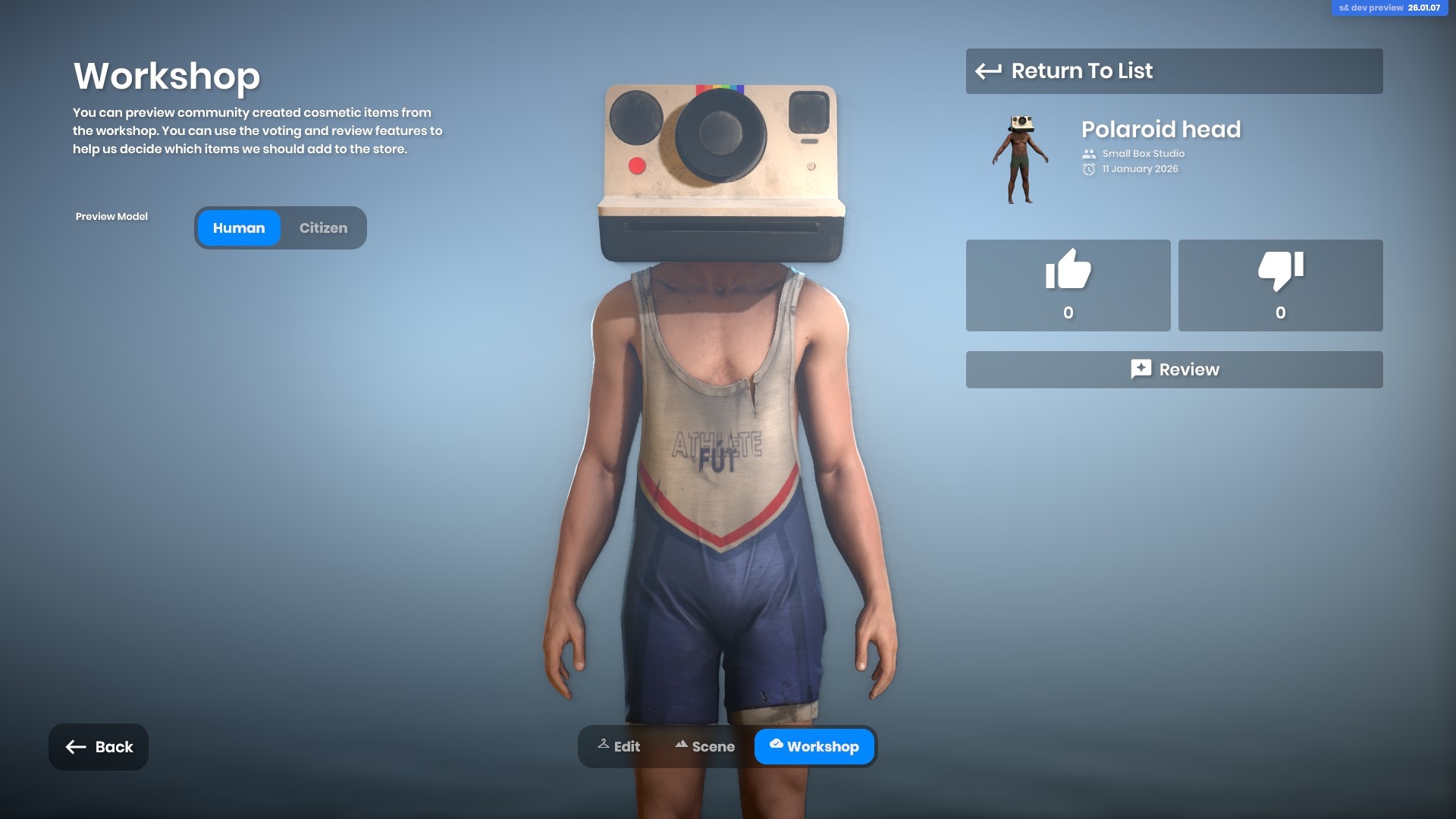Vote thumbs down on this item
Viewport: 1456px width, 819px height.
tap(1280, 285)
